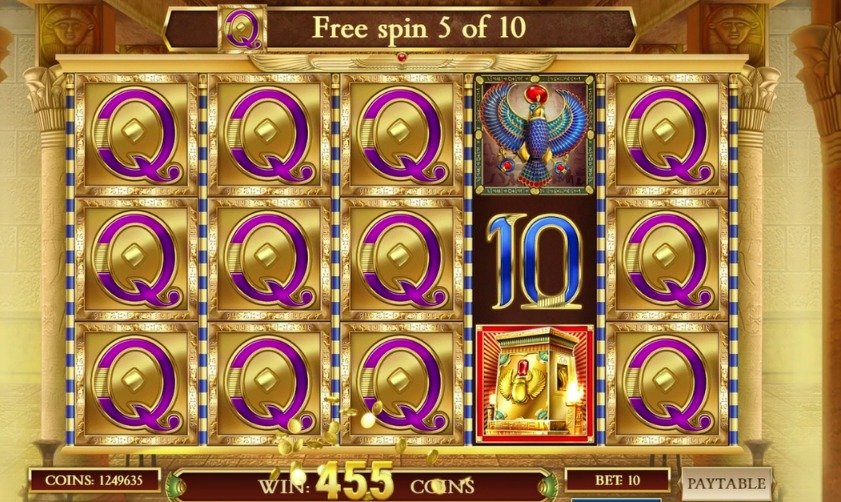Open the PAYTABLE
The height and width of the screenshot is (502, 841).
click(x=727, y=483)
